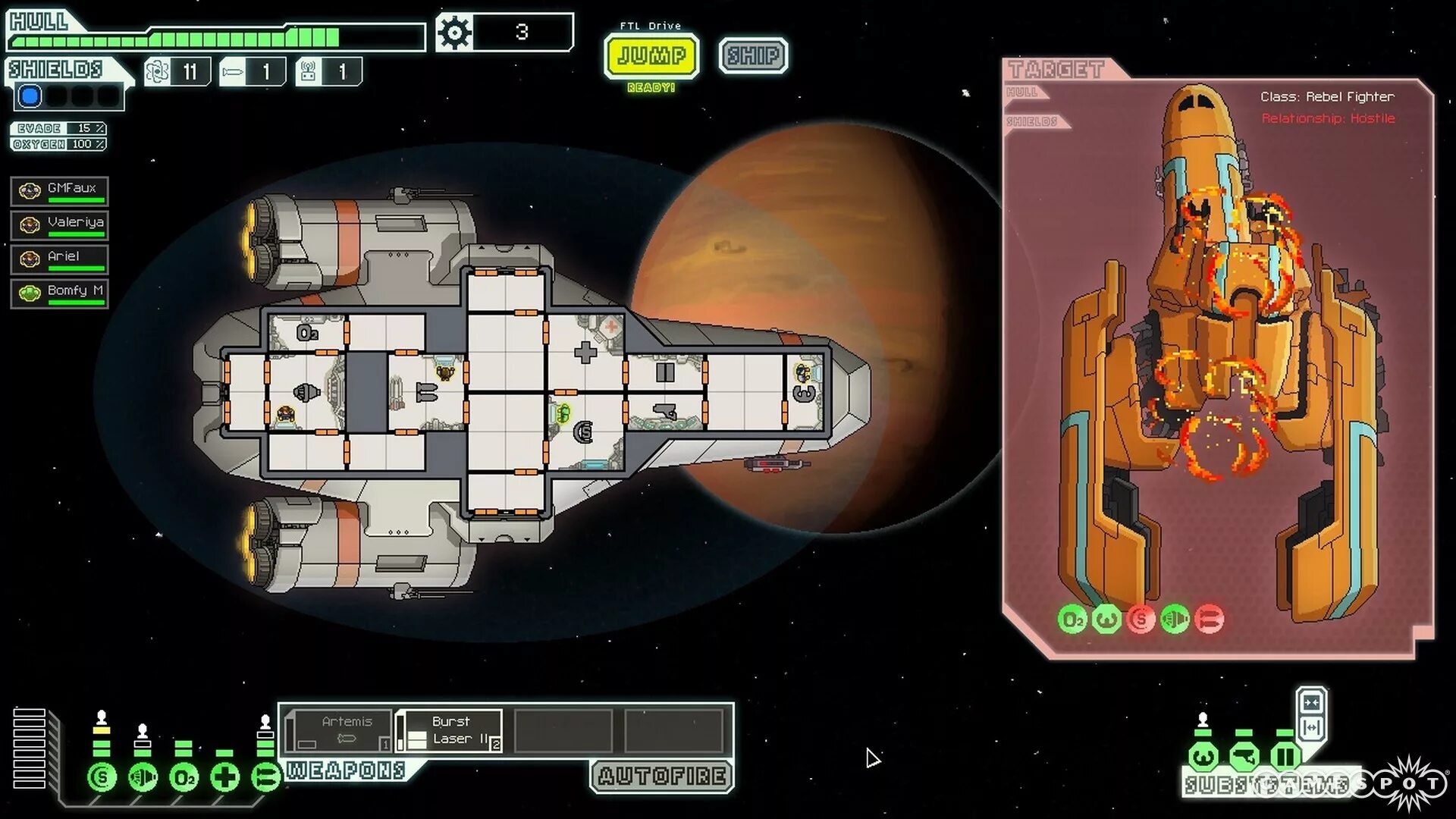Screen dimensions: 1456x819
Task: Click the shields system power icon
Action: (x=102, y=777)
